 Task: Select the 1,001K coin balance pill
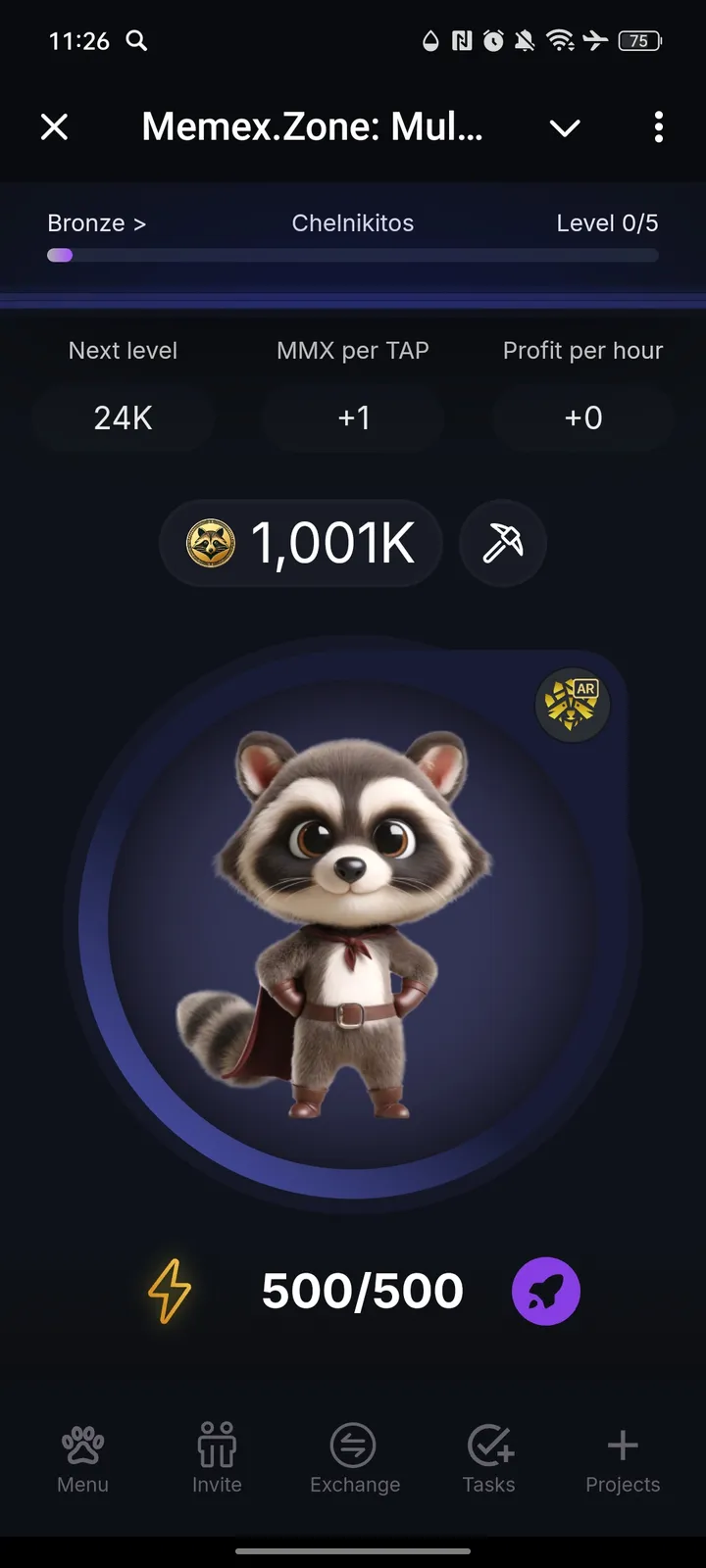pos(301,543)
